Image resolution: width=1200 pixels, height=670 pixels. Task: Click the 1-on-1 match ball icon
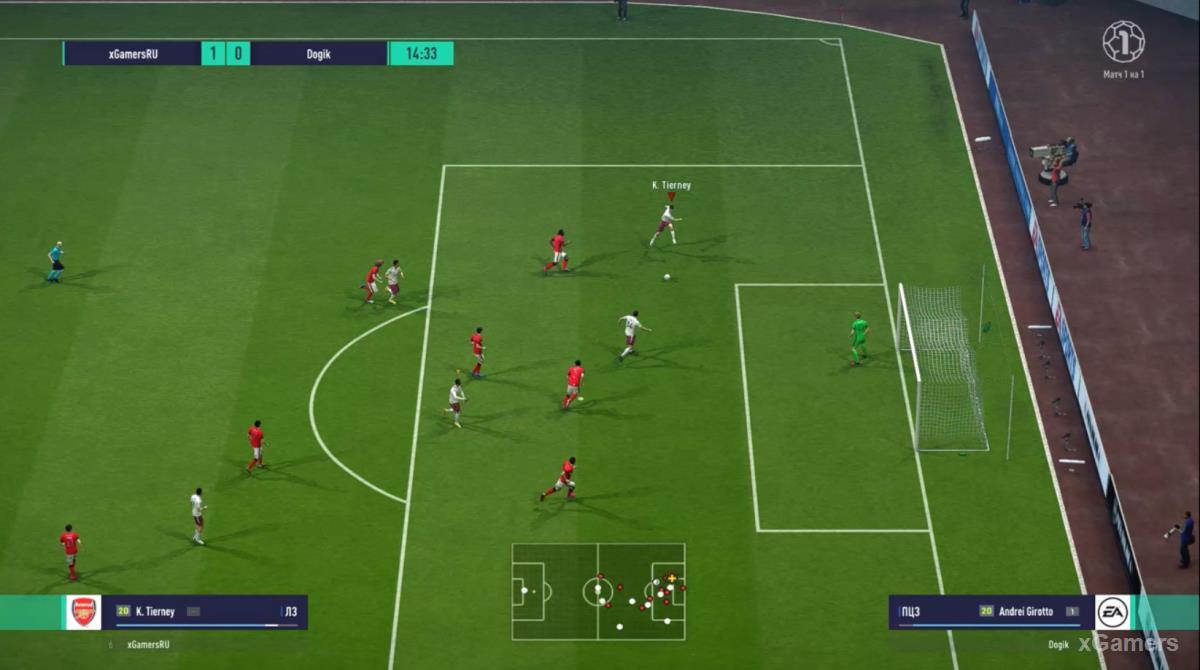pyautogui.click(x=1123, y=42)
